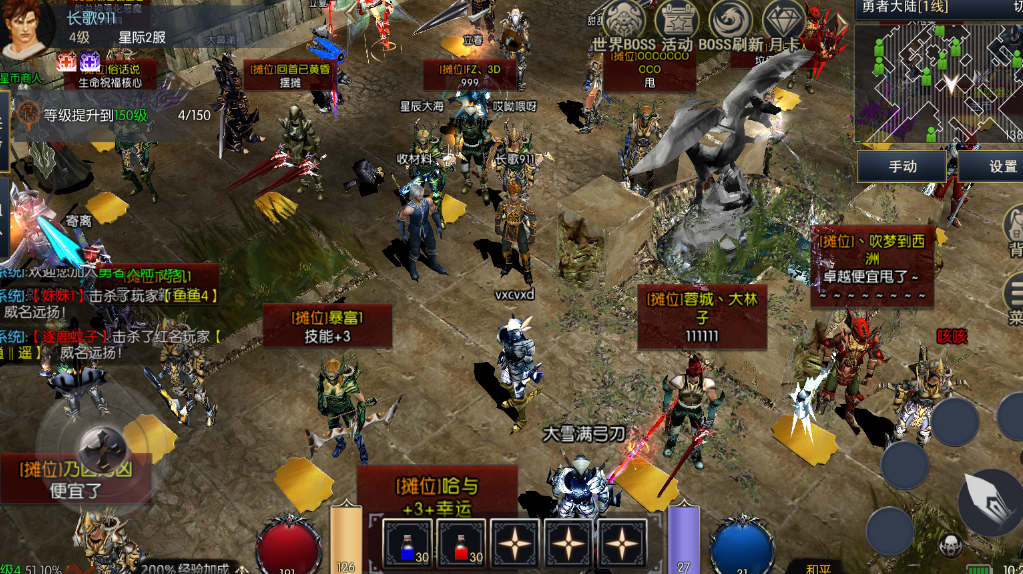Viewport: 1023px width, 574px height.
Task: Use the blue mana potion slot
Action: tap(408, 544)
